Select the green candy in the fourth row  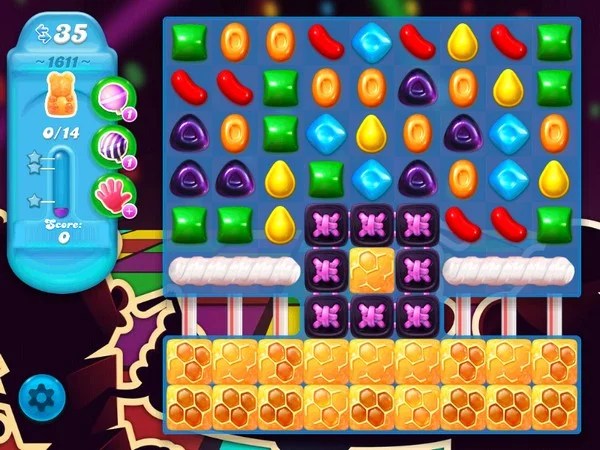pyautogui.click(x=325, y=179)
